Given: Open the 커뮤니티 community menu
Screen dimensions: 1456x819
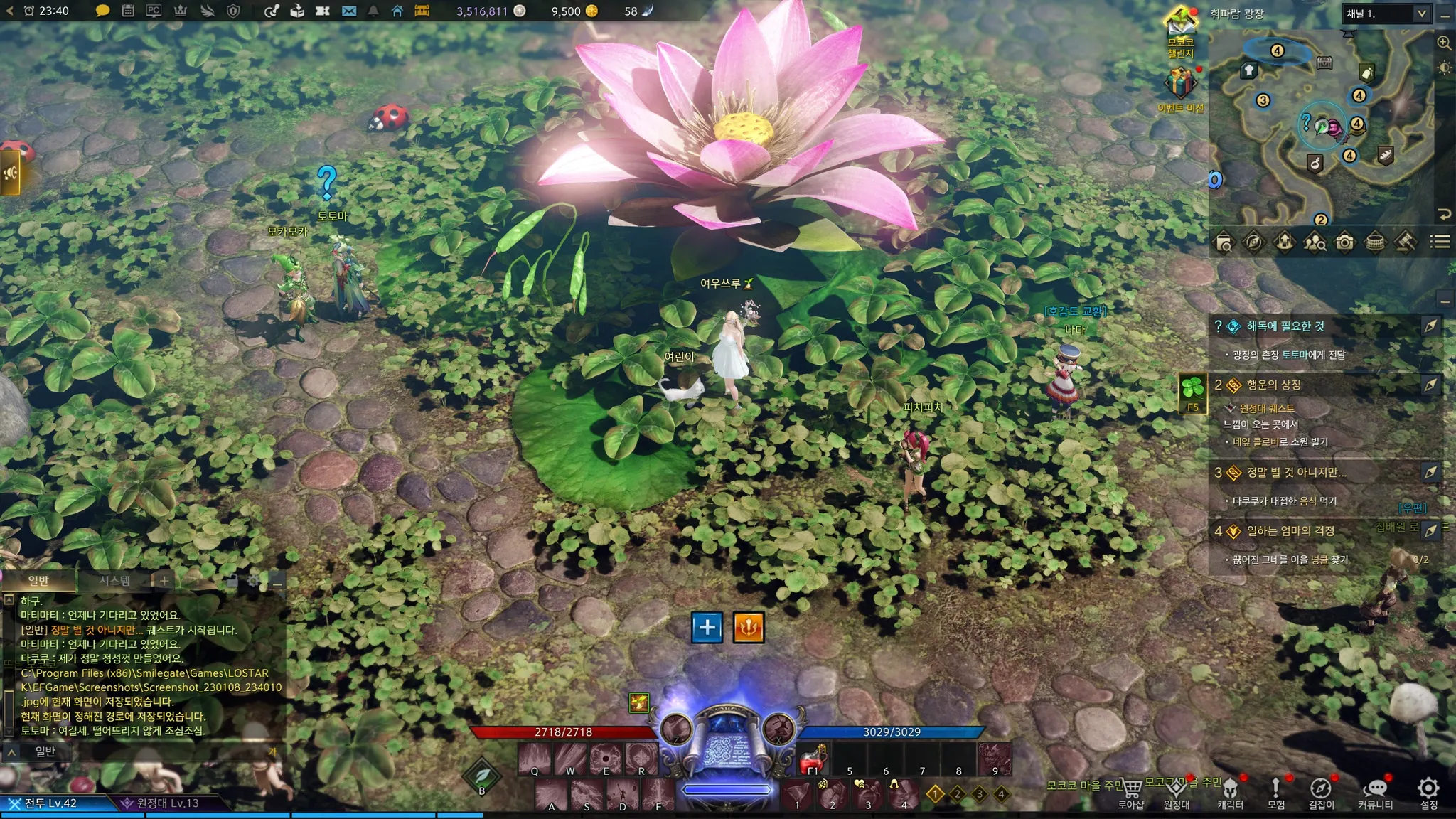Looking at the screenshot, I should pyautogui.click(x=1376, y=792).
